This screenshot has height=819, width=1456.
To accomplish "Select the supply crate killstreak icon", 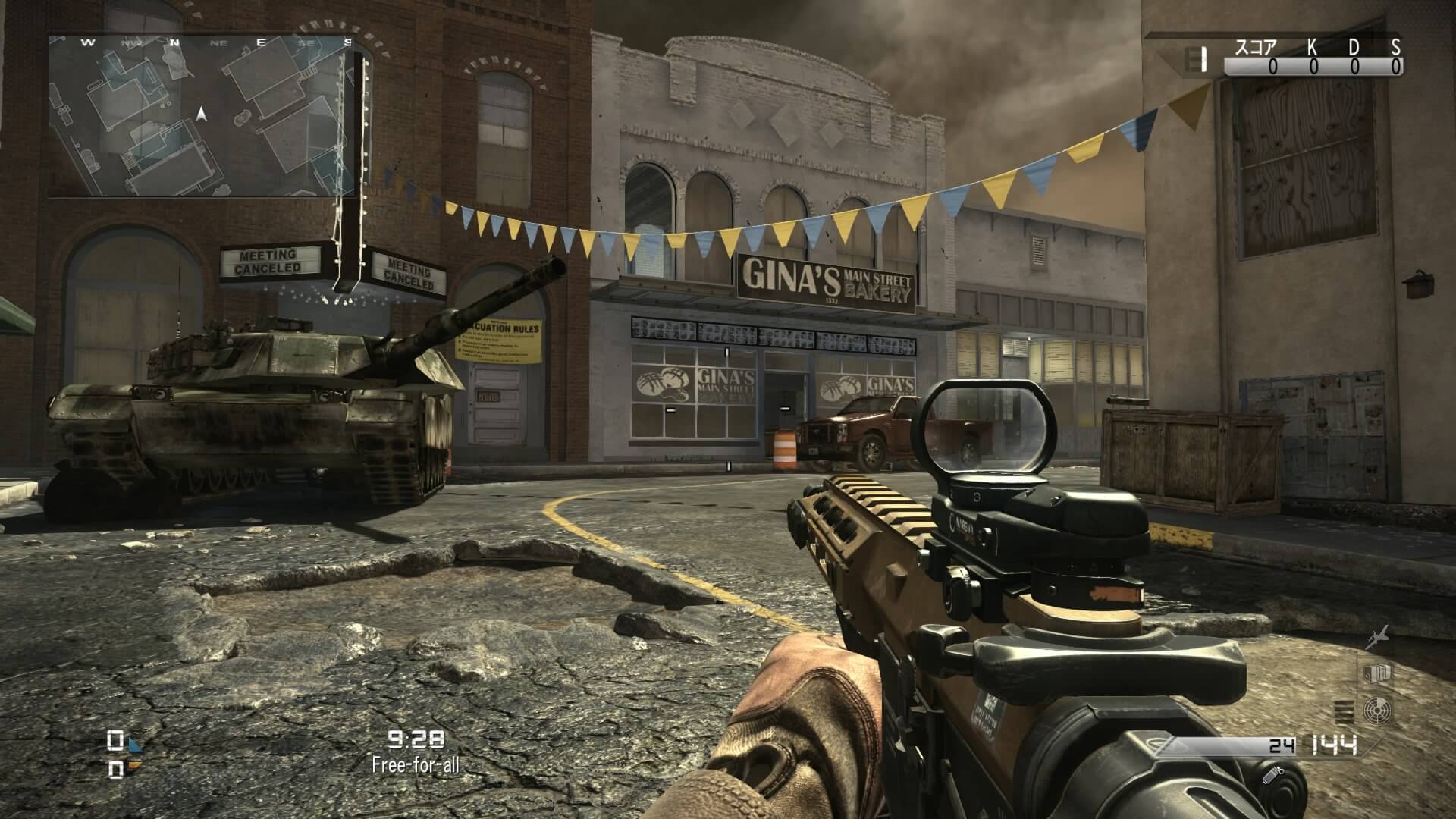I will click(1376, 673).
